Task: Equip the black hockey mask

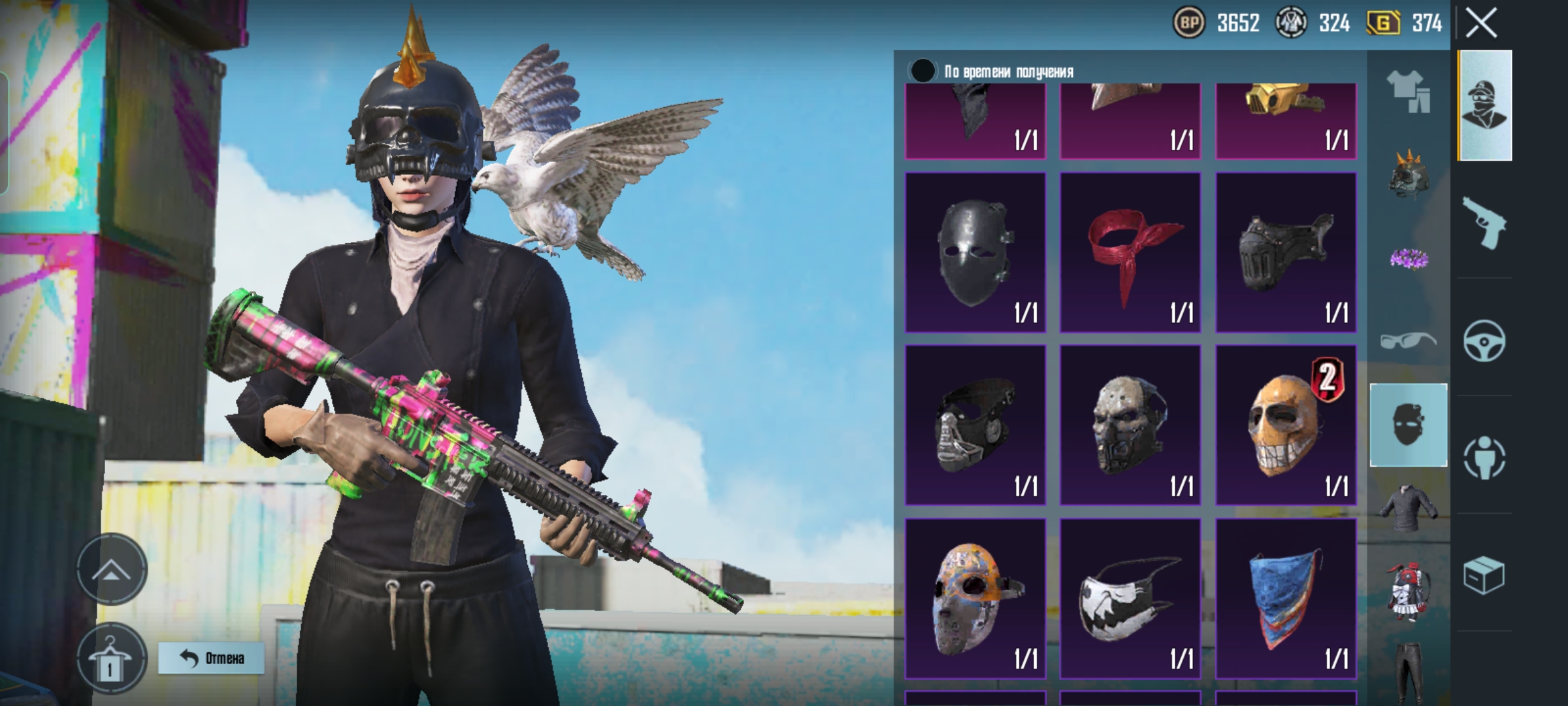Action: 975,252
